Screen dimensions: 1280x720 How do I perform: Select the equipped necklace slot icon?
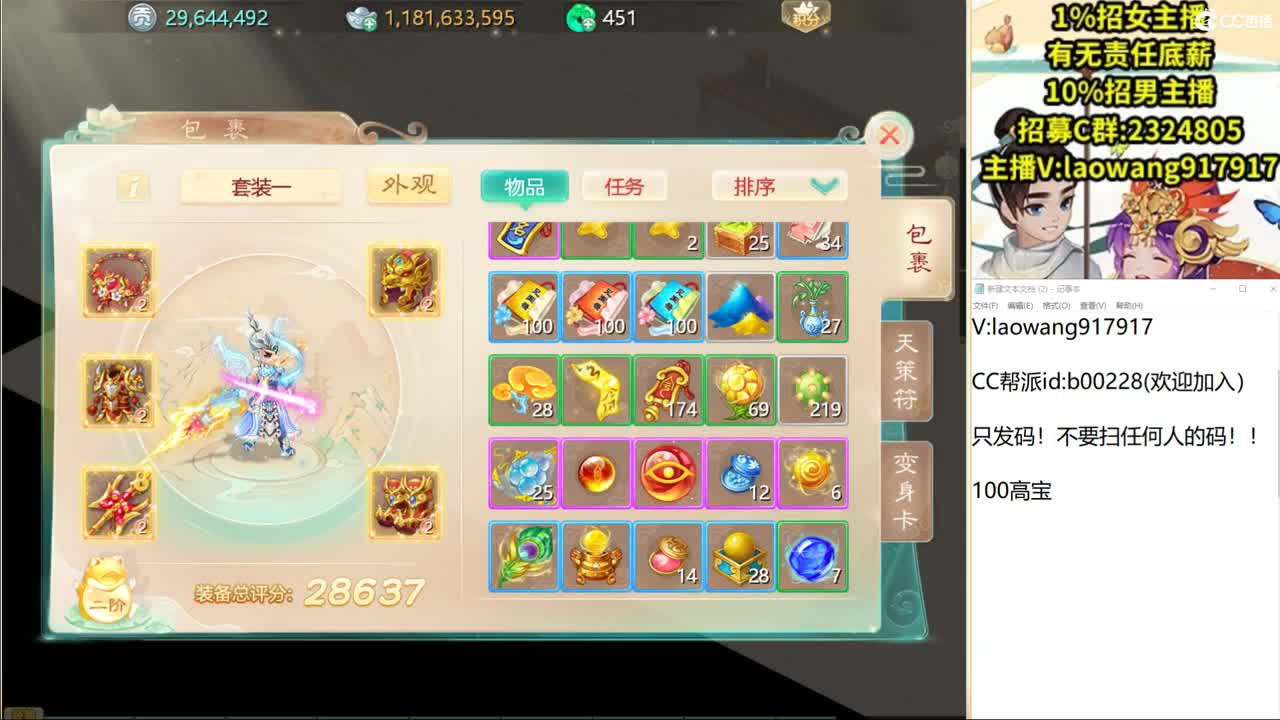point(120,280)
